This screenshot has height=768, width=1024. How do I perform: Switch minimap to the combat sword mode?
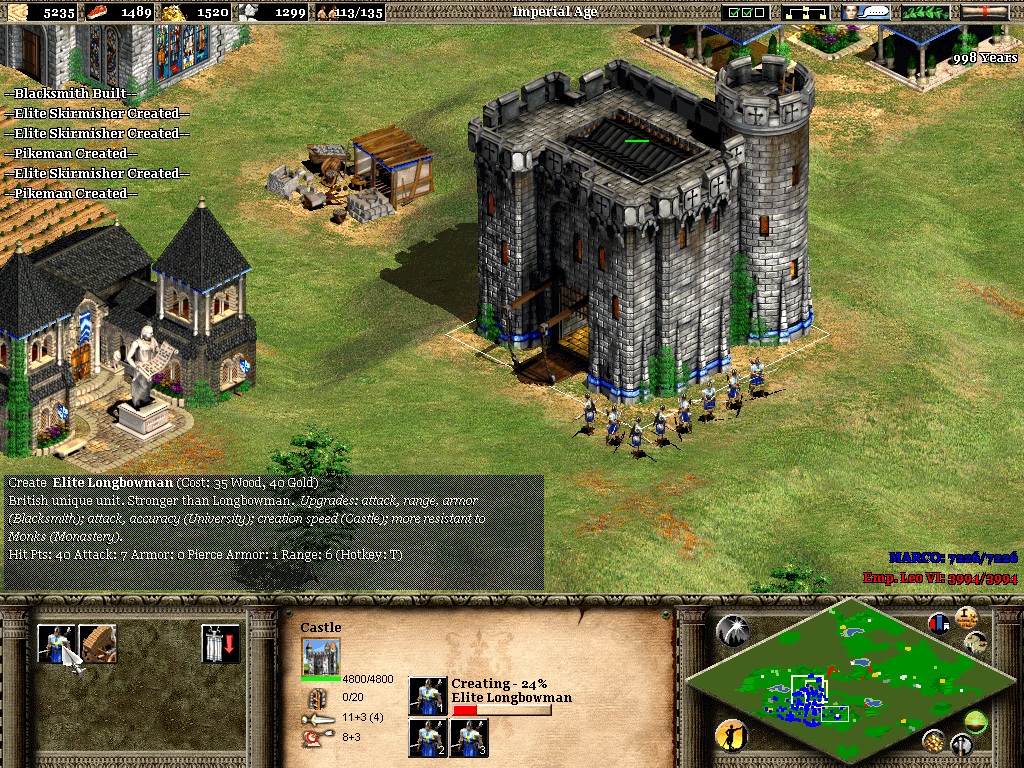962,744
